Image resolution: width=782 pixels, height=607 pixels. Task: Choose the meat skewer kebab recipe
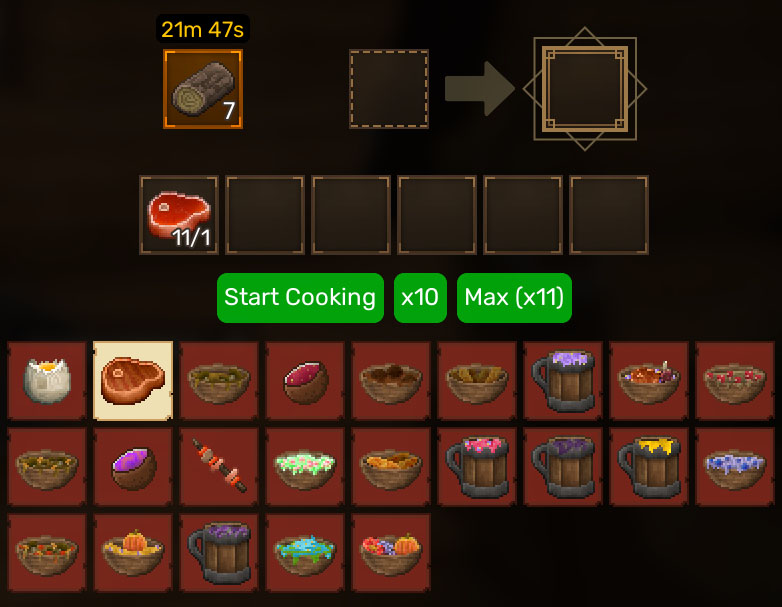point(219,467)
